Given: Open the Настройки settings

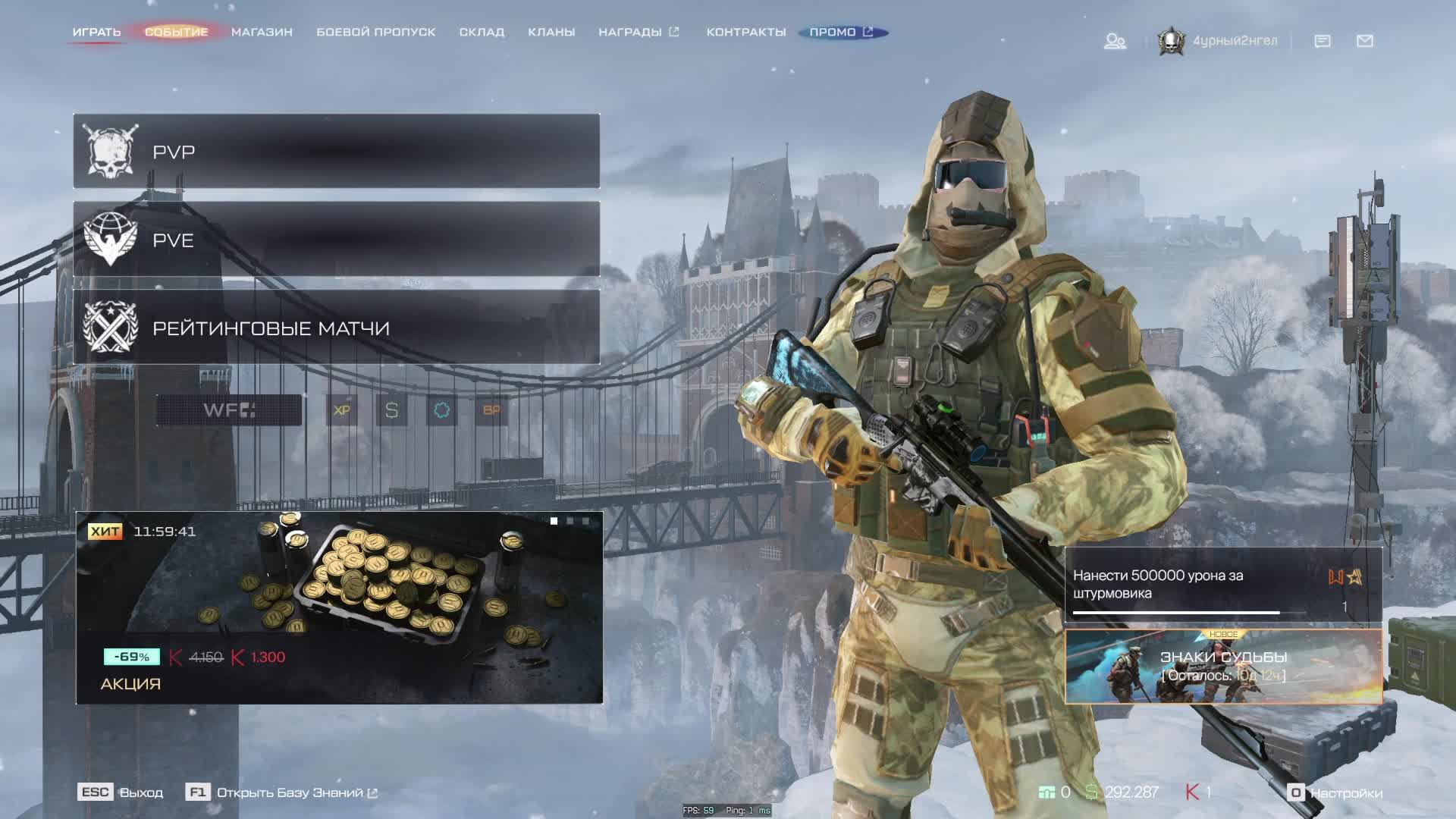Looking at the screenshot, I should [1336, 792].
